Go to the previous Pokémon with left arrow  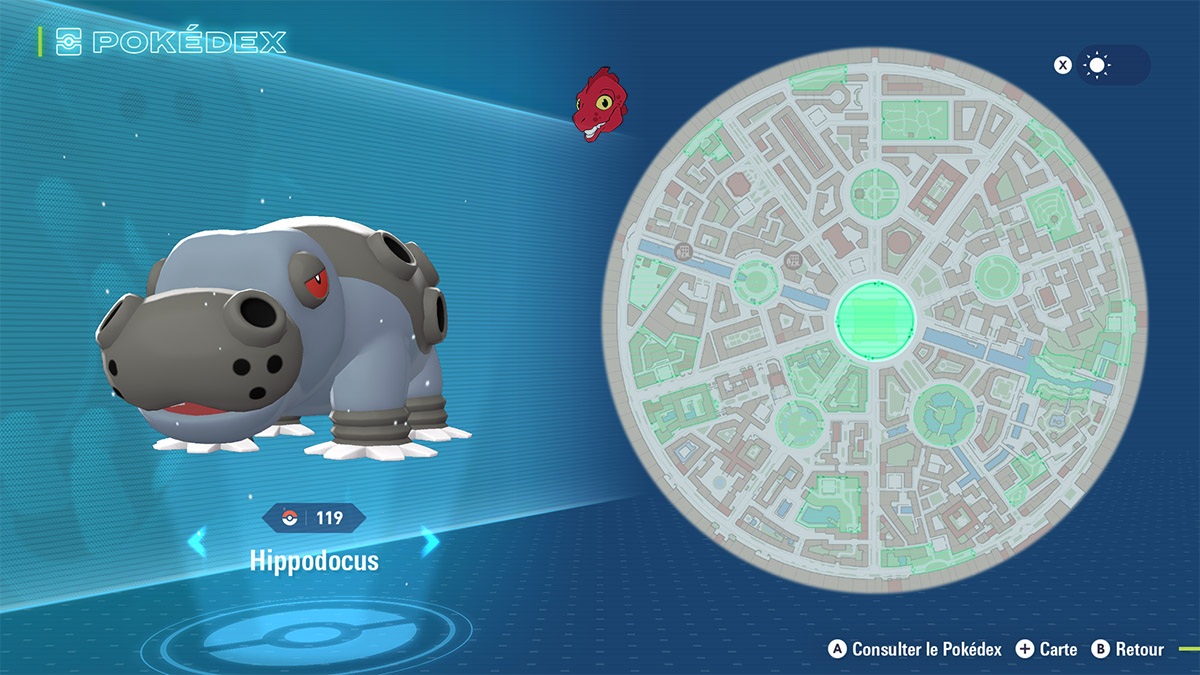[x=197, y=543]
